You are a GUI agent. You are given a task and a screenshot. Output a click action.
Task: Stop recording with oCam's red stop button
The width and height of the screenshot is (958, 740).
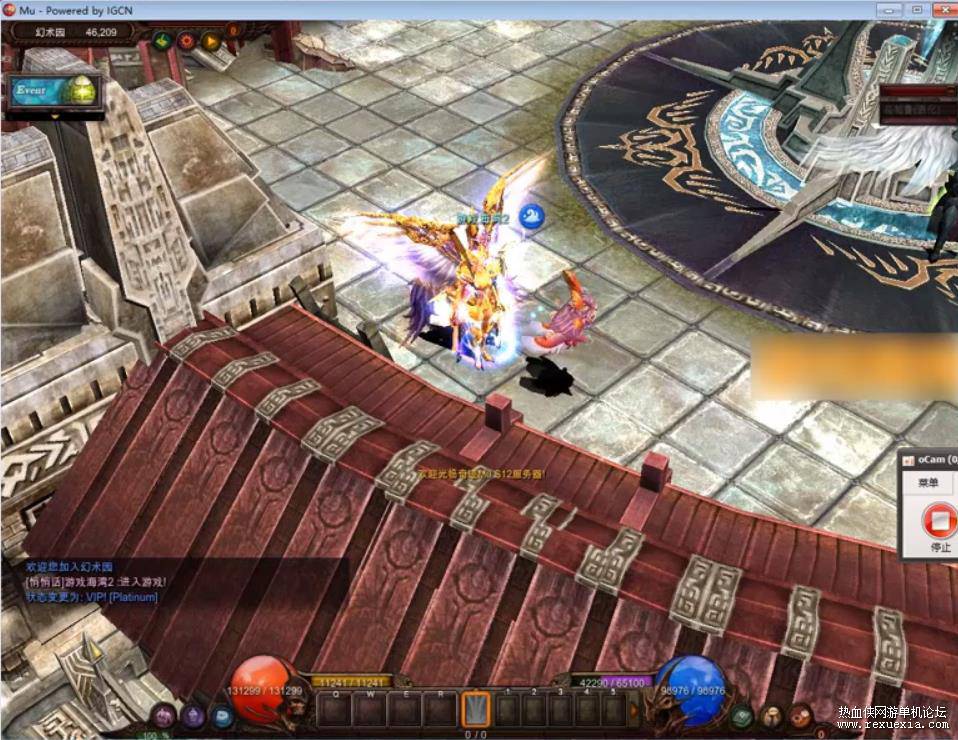(940, 520)
